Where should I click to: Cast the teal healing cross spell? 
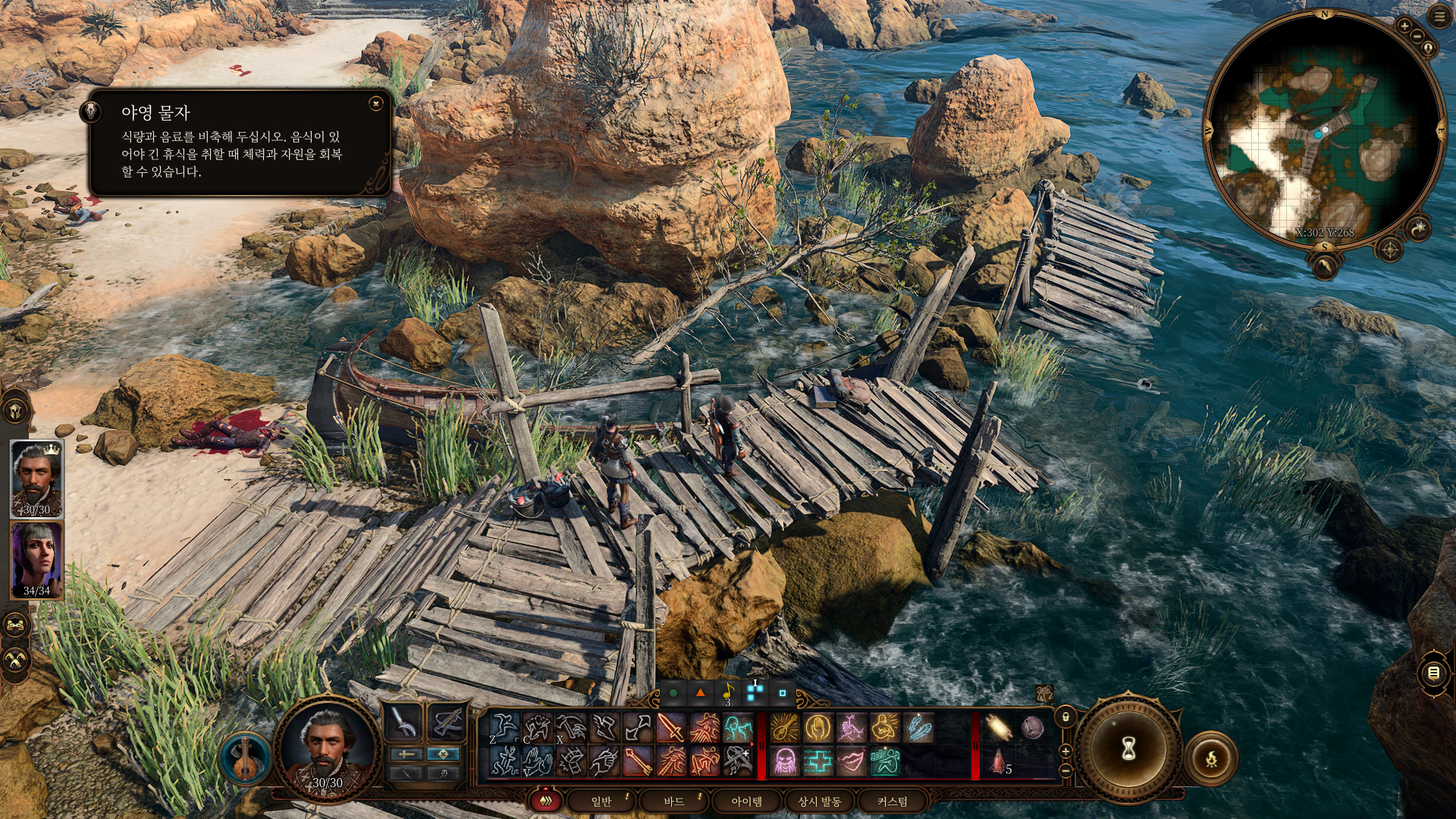(817, 761)
